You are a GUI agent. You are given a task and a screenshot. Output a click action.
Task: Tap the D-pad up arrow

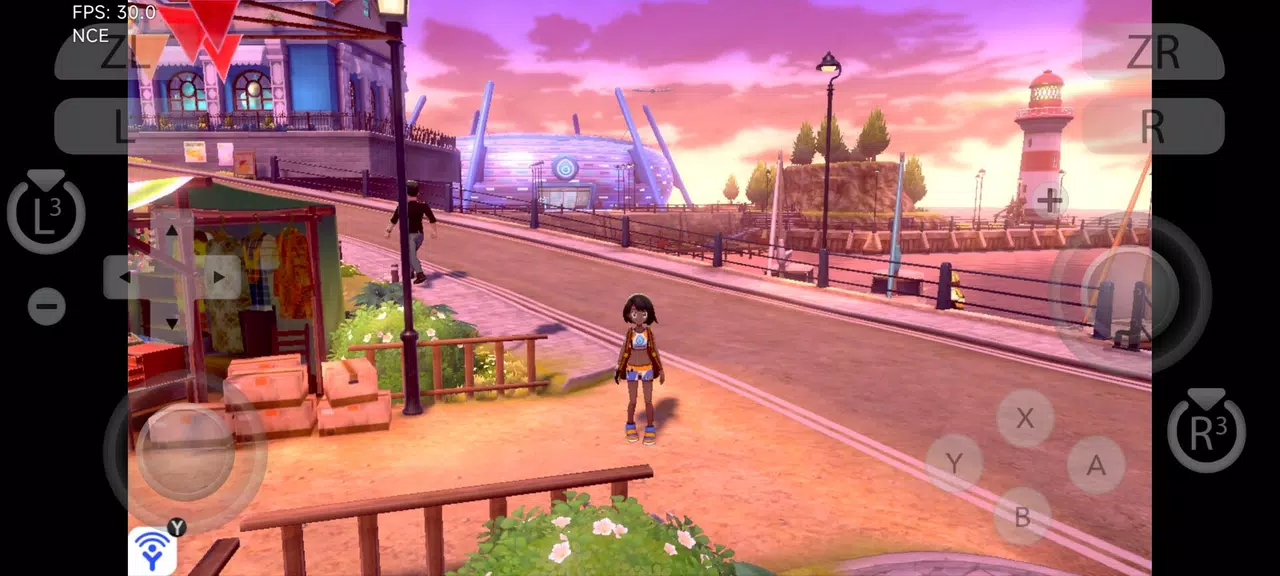point(172,231)
